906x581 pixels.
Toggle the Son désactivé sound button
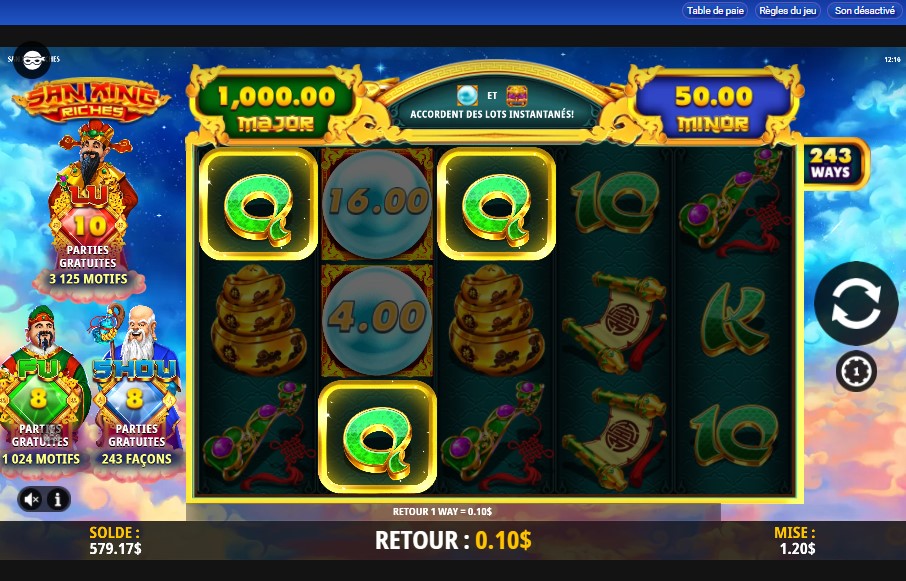[x=864, y=11]
